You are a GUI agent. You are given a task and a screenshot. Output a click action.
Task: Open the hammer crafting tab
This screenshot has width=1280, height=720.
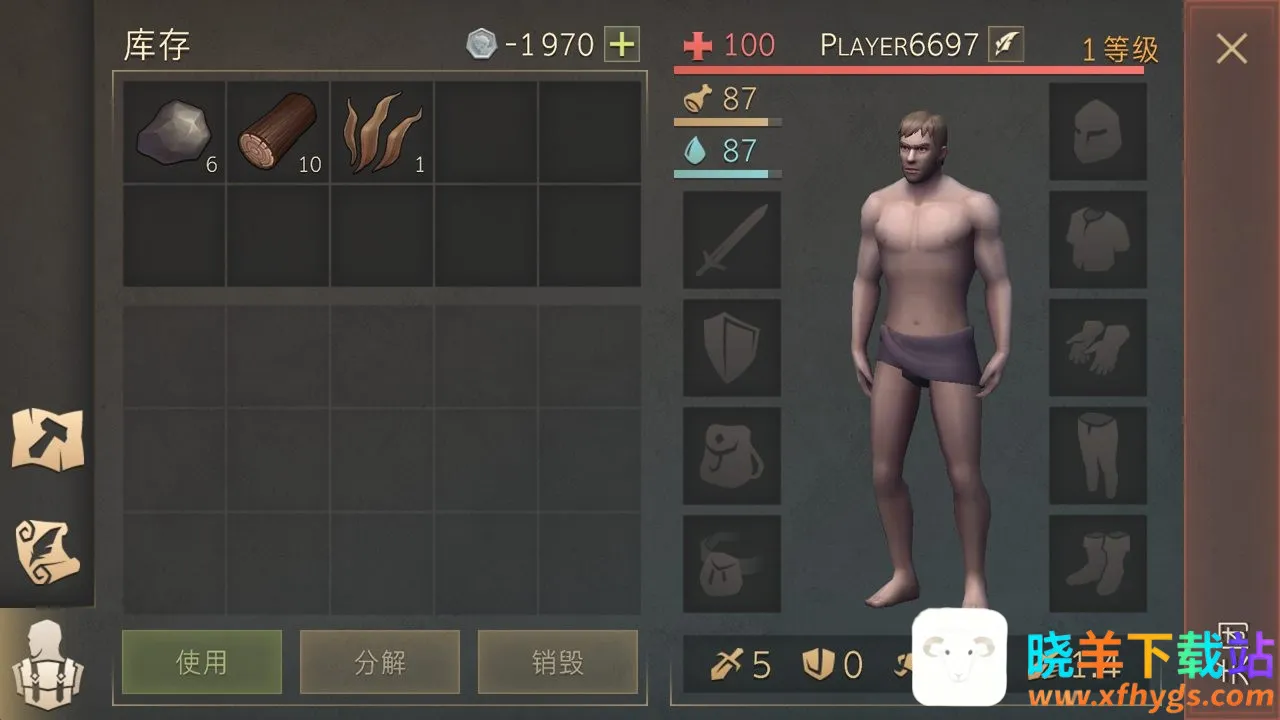47,439
